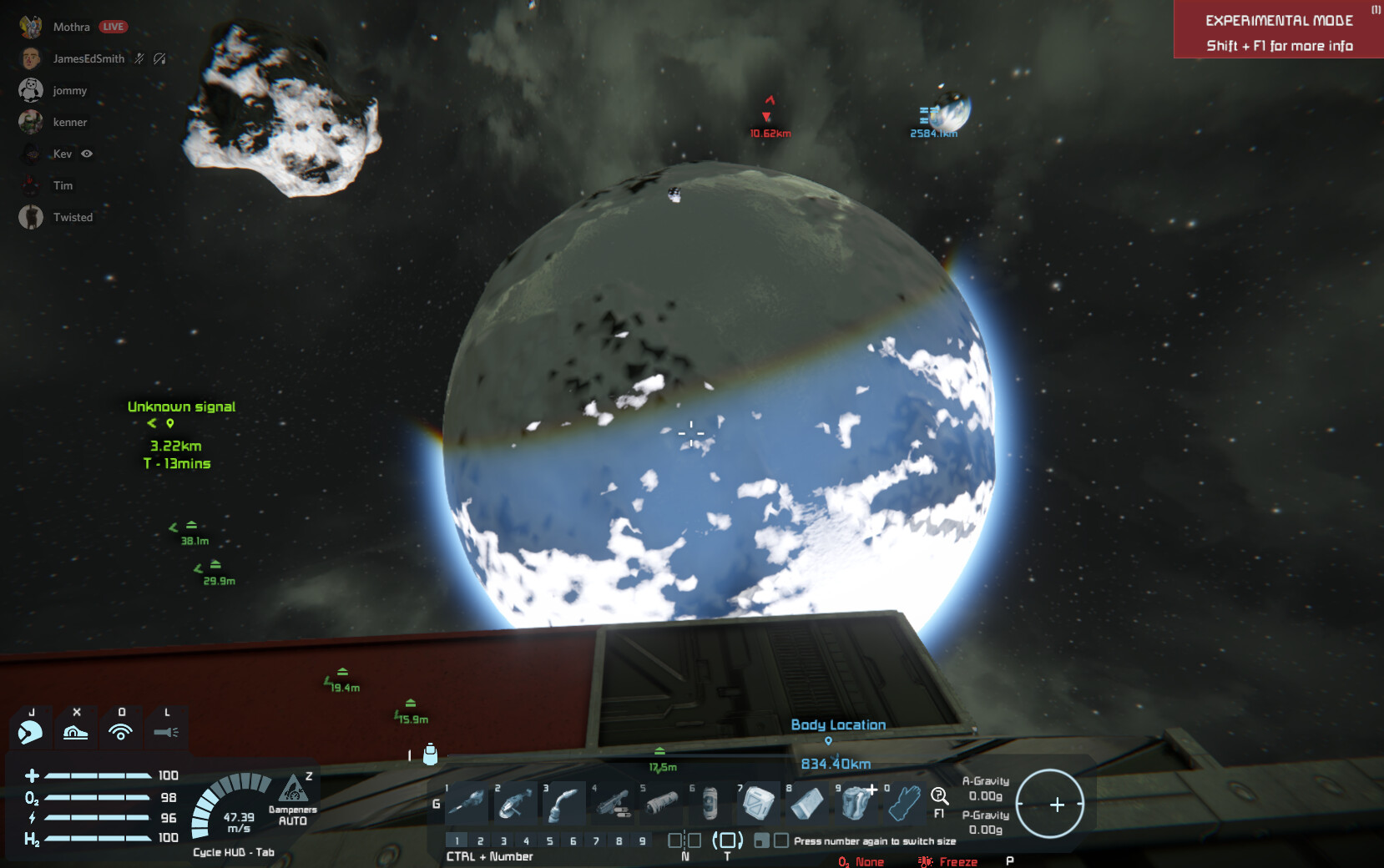1384x868 pixels.
Task: Click the Experimental Mode banner
Action: (1278, 32)
